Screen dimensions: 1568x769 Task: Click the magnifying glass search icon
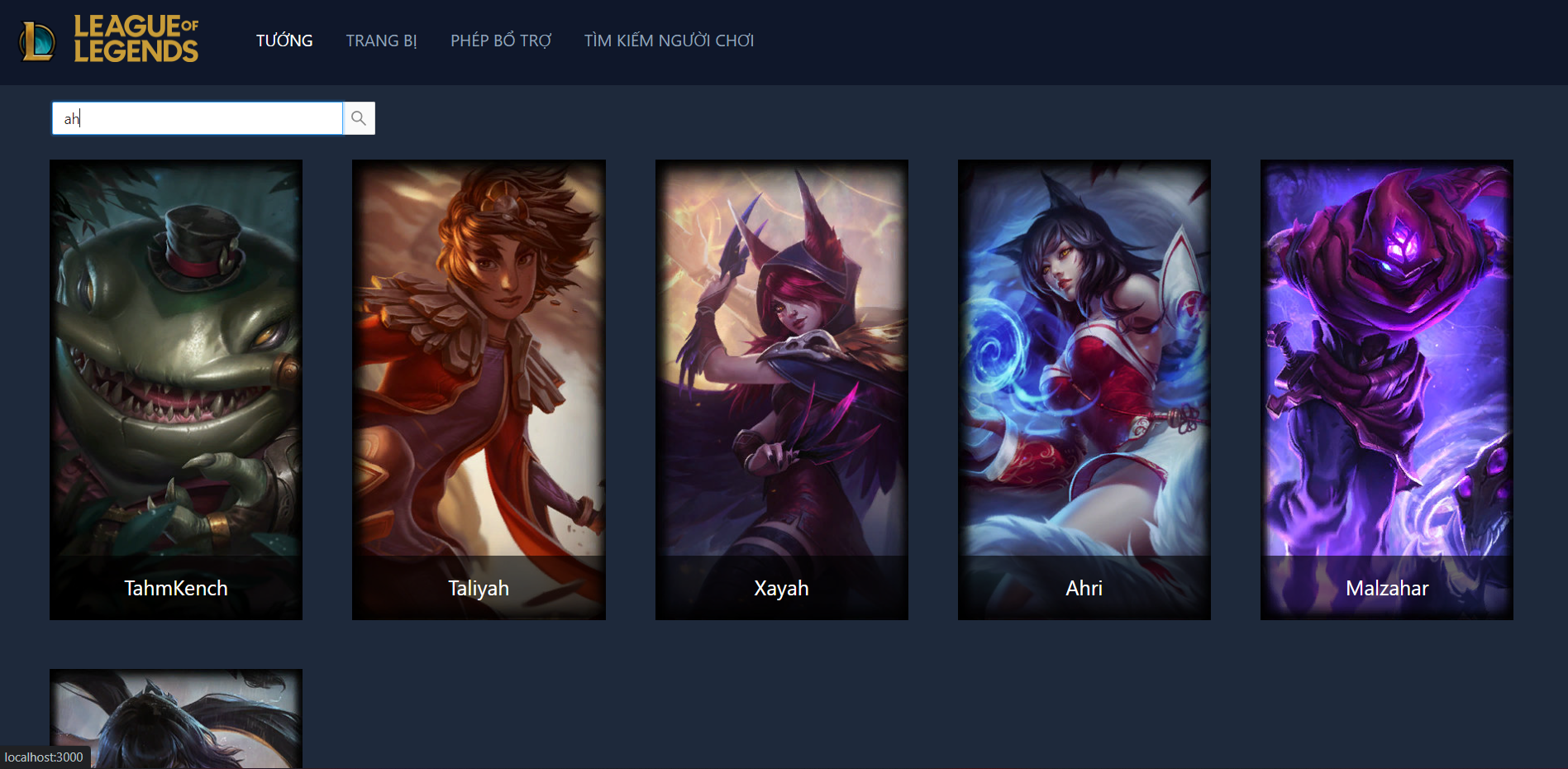click(x=358, y=118)
